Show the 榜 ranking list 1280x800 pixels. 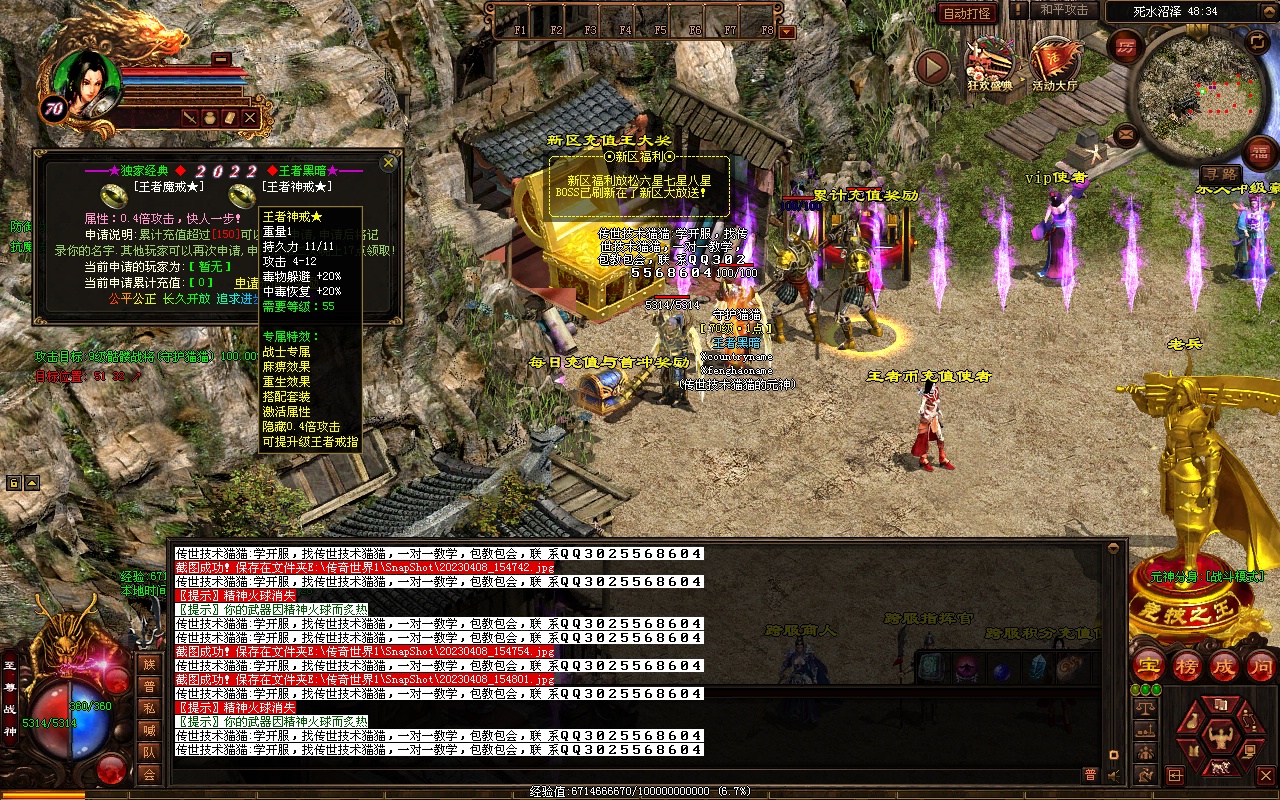click(x=1187, y=667)
